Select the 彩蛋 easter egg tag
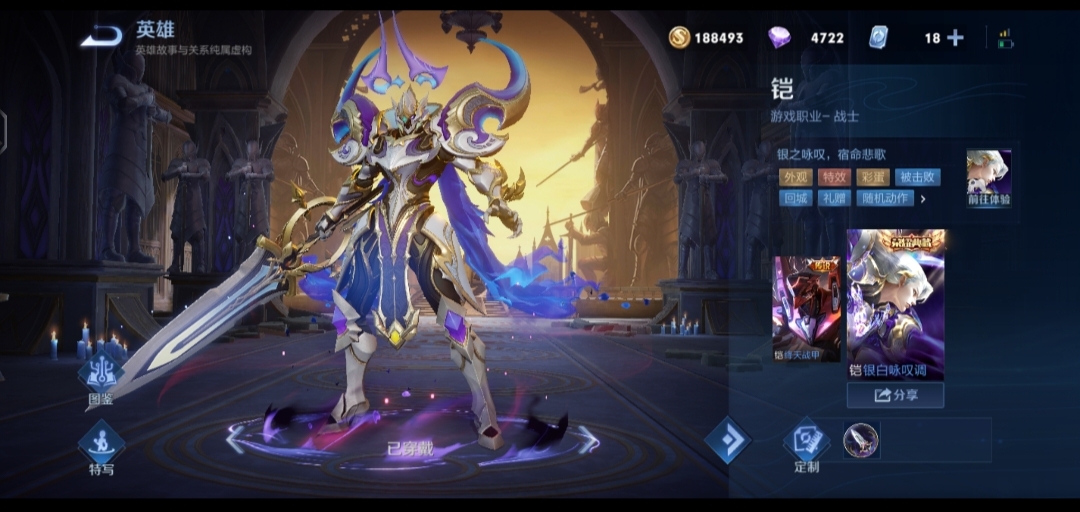The width and height of the screenshot is (1080, 512). (x=873, y=177)
